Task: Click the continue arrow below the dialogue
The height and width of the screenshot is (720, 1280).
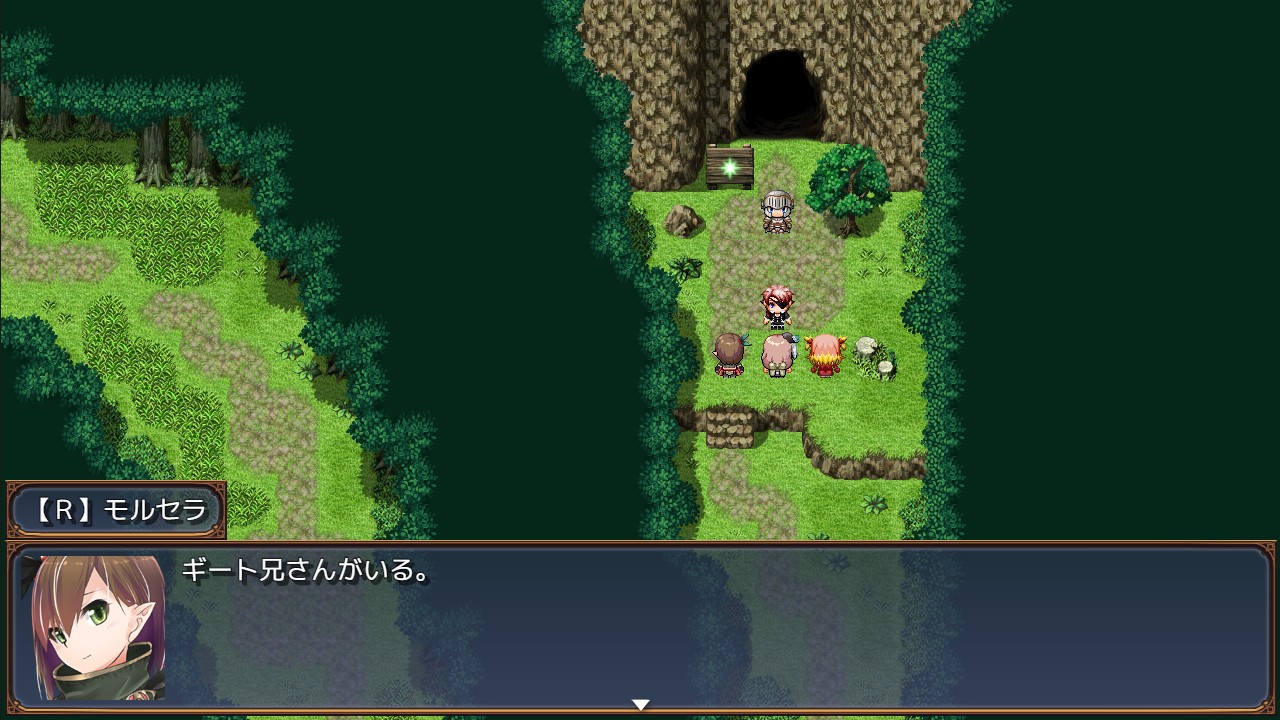Action: pyautogui.click(x=640, y=703)
